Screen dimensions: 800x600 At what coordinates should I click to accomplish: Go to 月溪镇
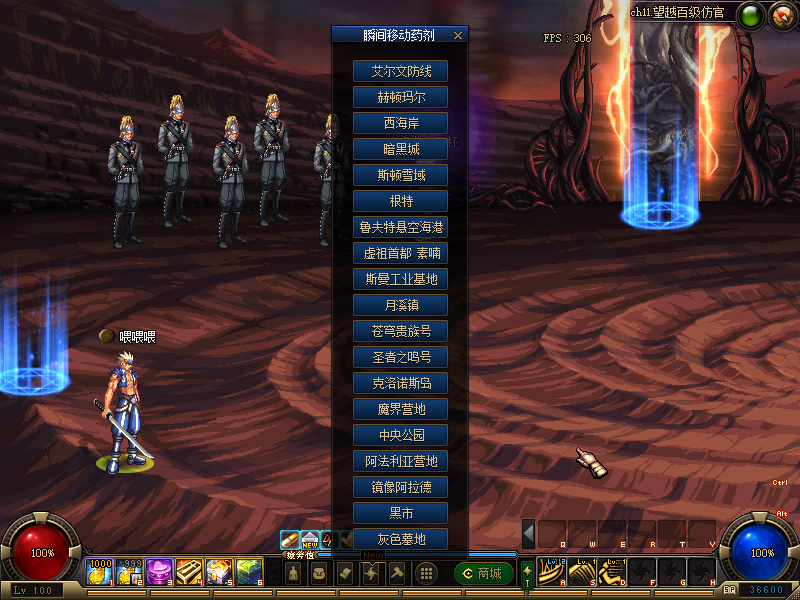tap(400, 305)
